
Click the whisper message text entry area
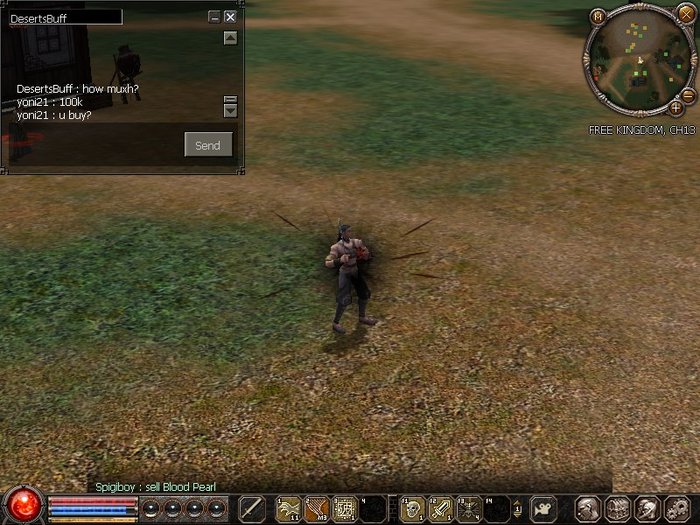tap(92, 145)
